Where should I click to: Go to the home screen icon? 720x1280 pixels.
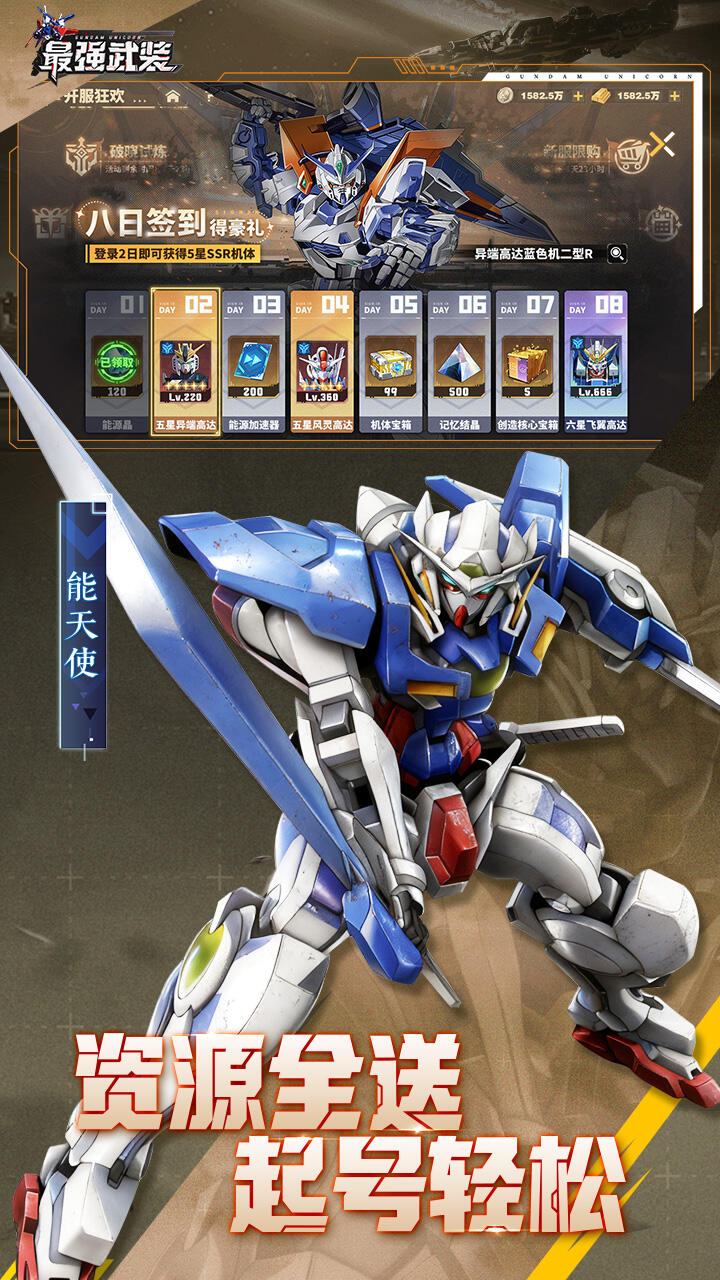tap(173, 97)
